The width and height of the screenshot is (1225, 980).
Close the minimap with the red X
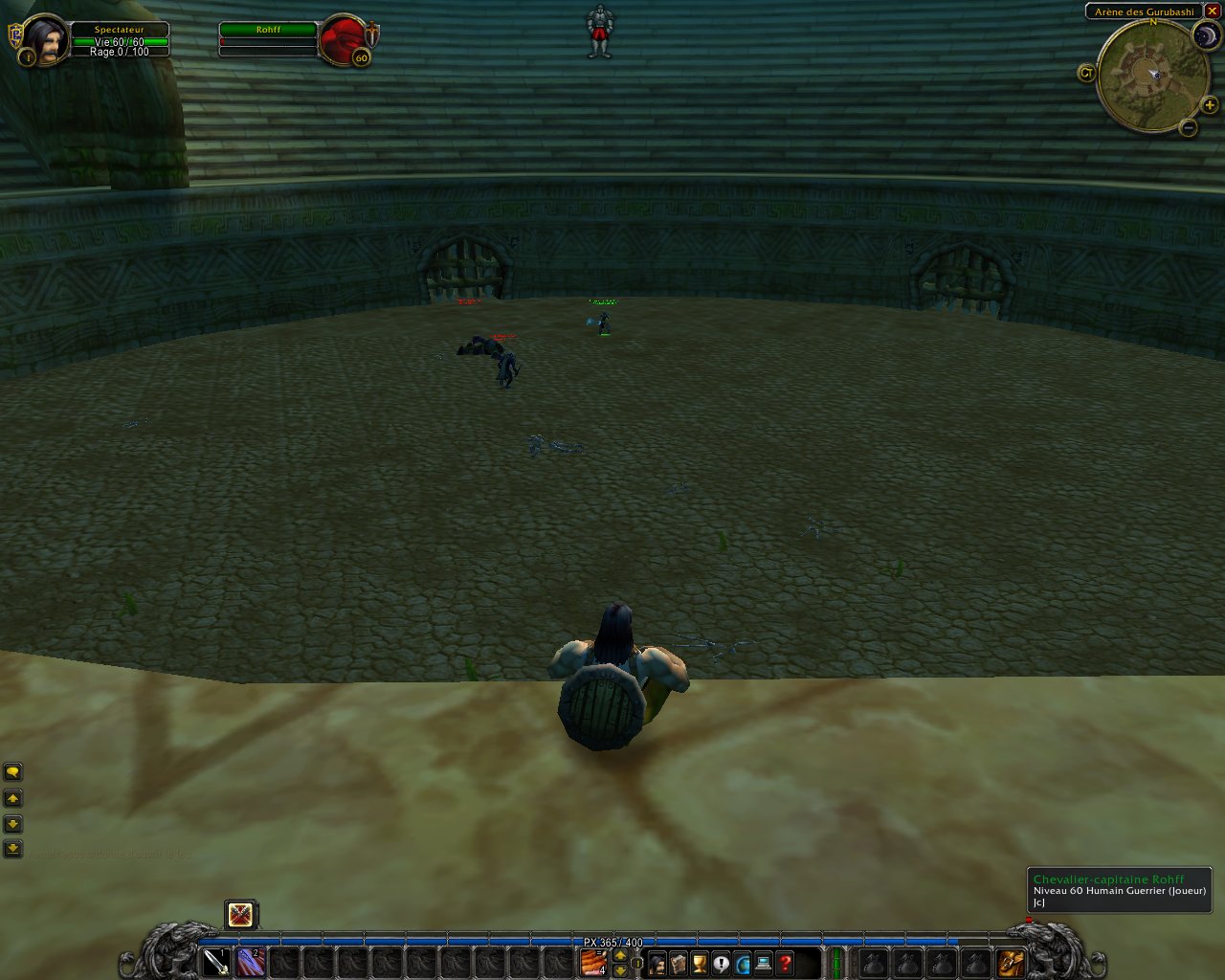coord(1212,11)
